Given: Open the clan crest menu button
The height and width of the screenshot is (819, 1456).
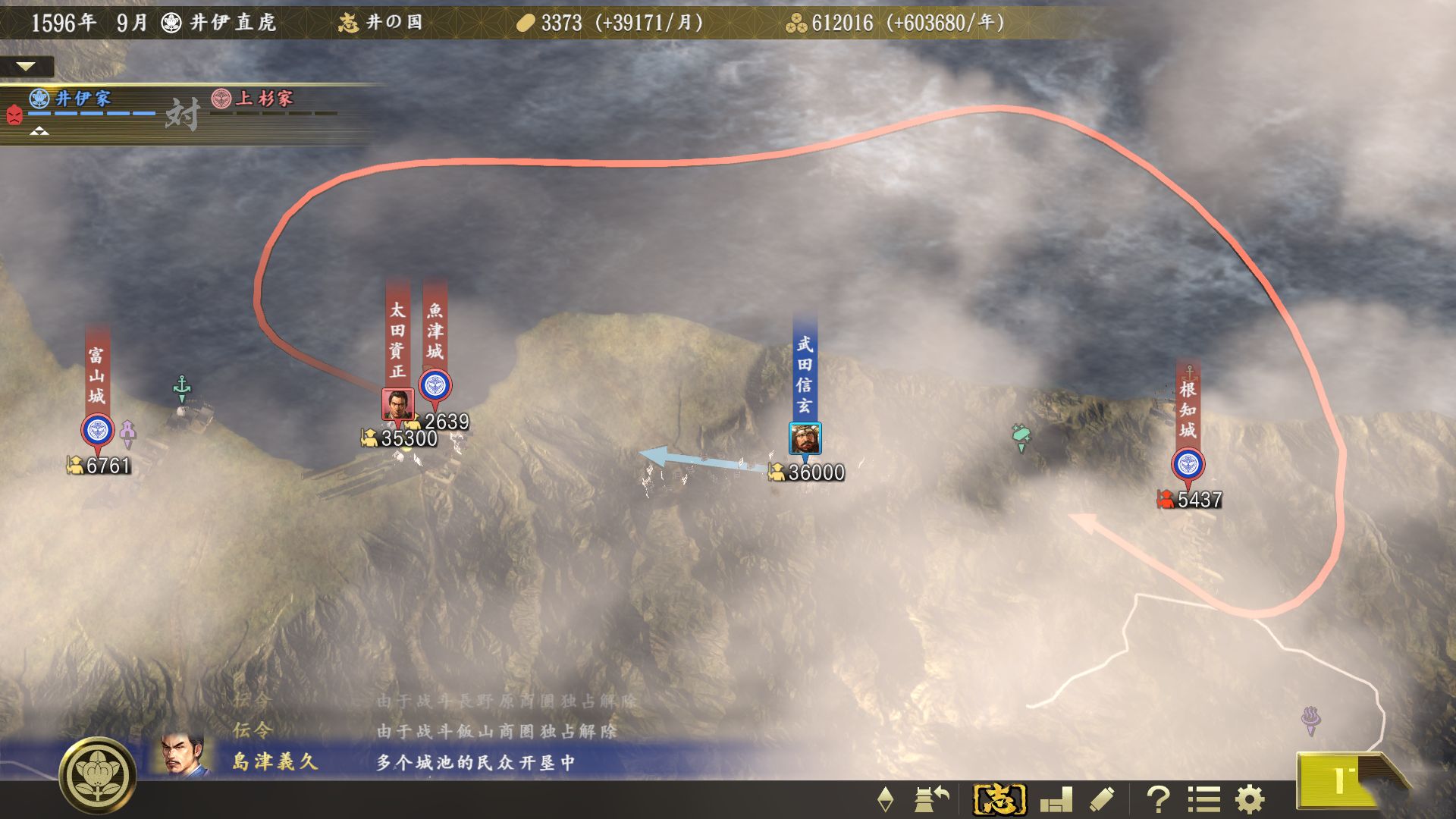Looking at the screenshot, I should pyautogui.click(x=98, y=774).
